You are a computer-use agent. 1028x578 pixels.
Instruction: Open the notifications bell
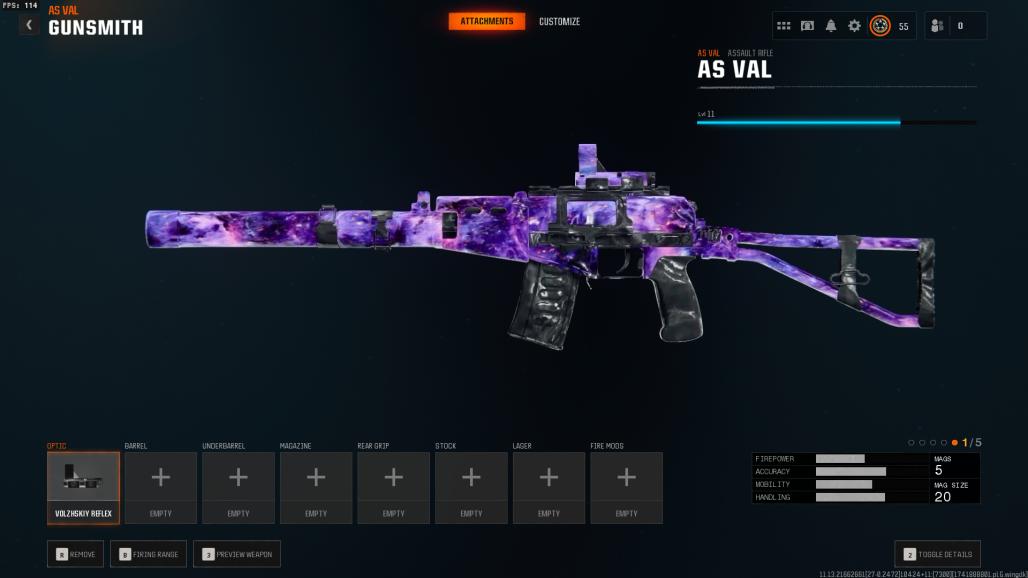(x=831, y=26)
